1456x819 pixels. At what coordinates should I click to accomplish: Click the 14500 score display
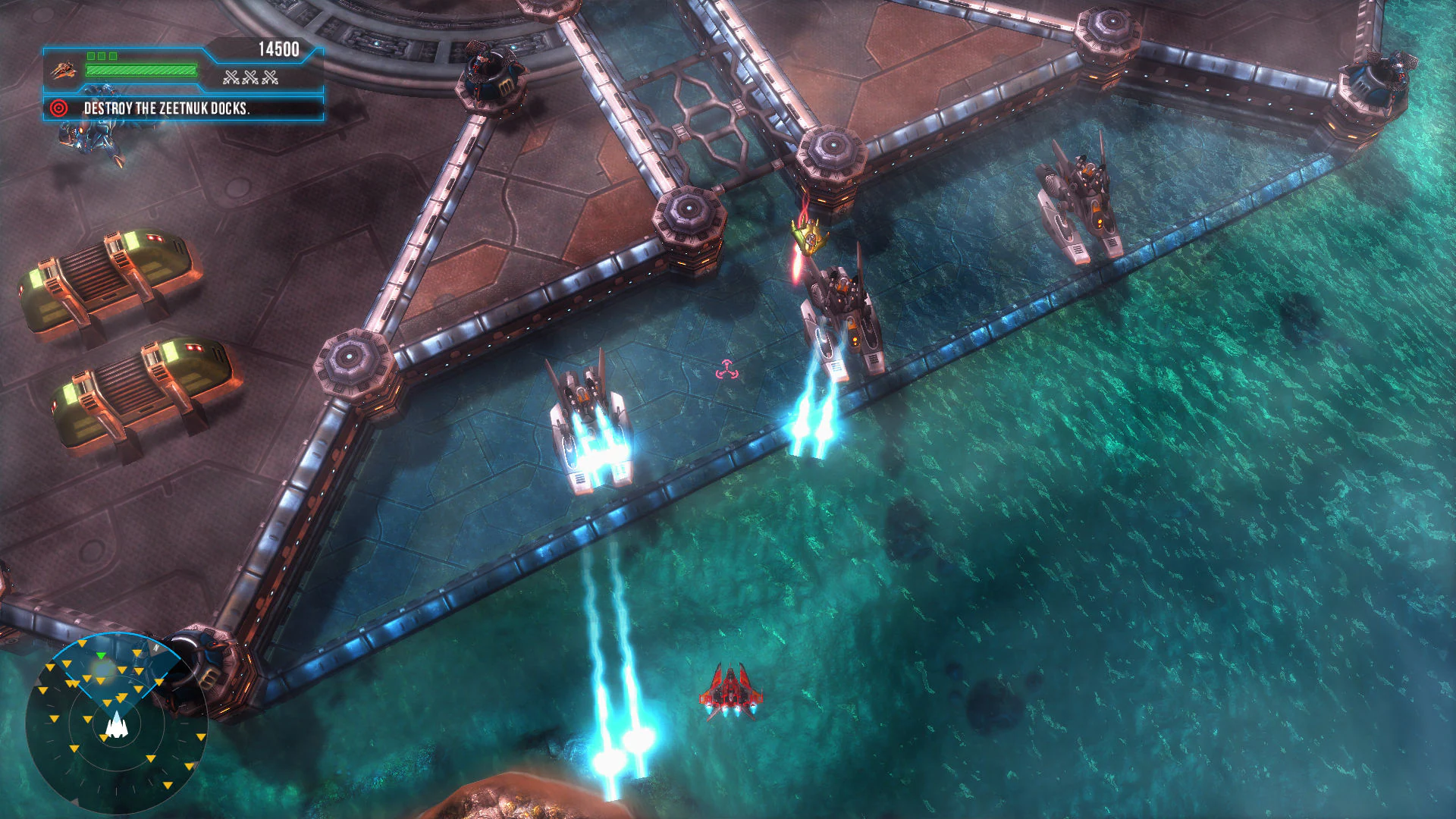[x=281, y=48]
